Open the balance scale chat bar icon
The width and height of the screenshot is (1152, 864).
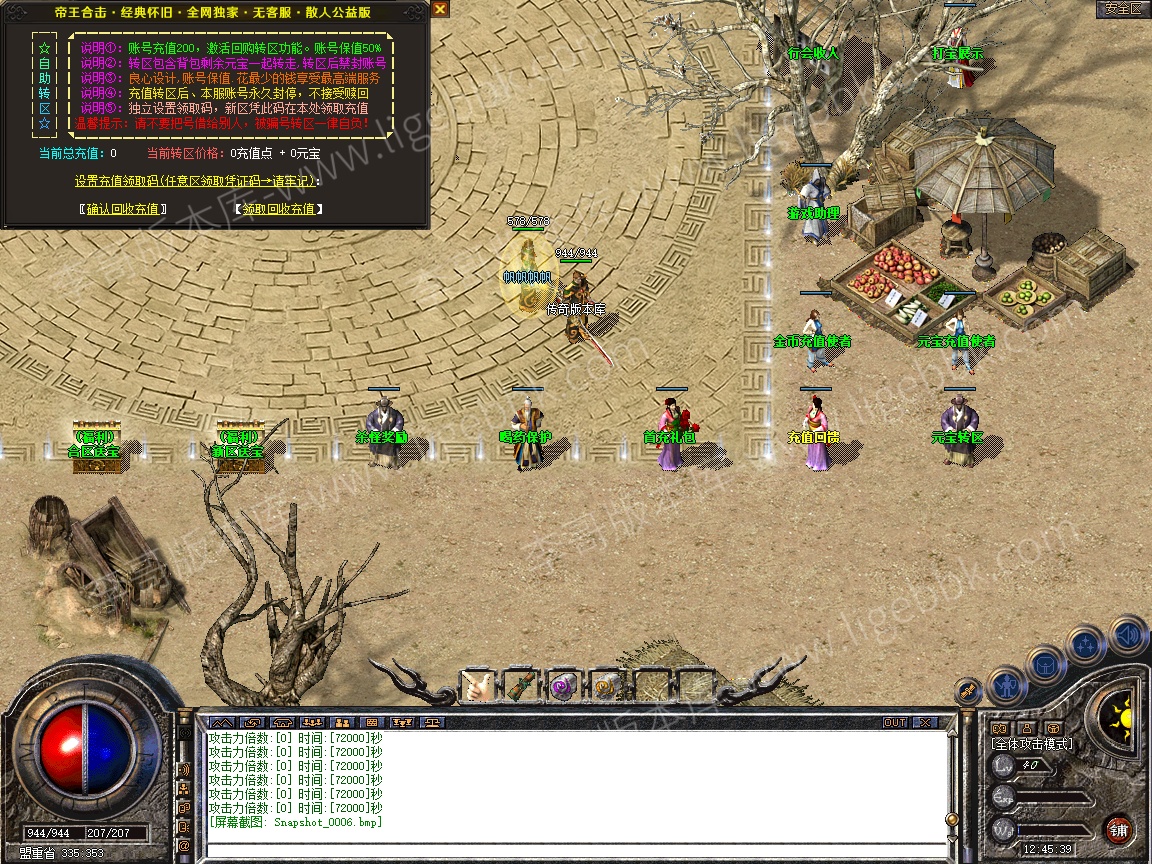click(x=433, y=722)
